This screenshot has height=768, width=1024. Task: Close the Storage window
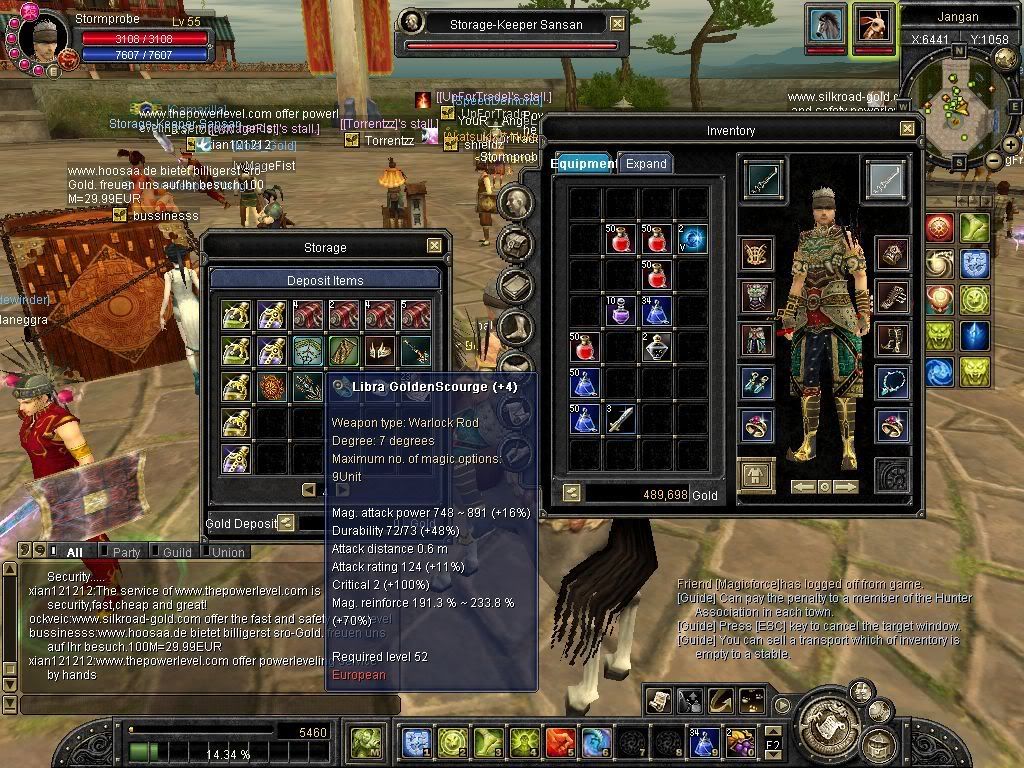[434, 246]
